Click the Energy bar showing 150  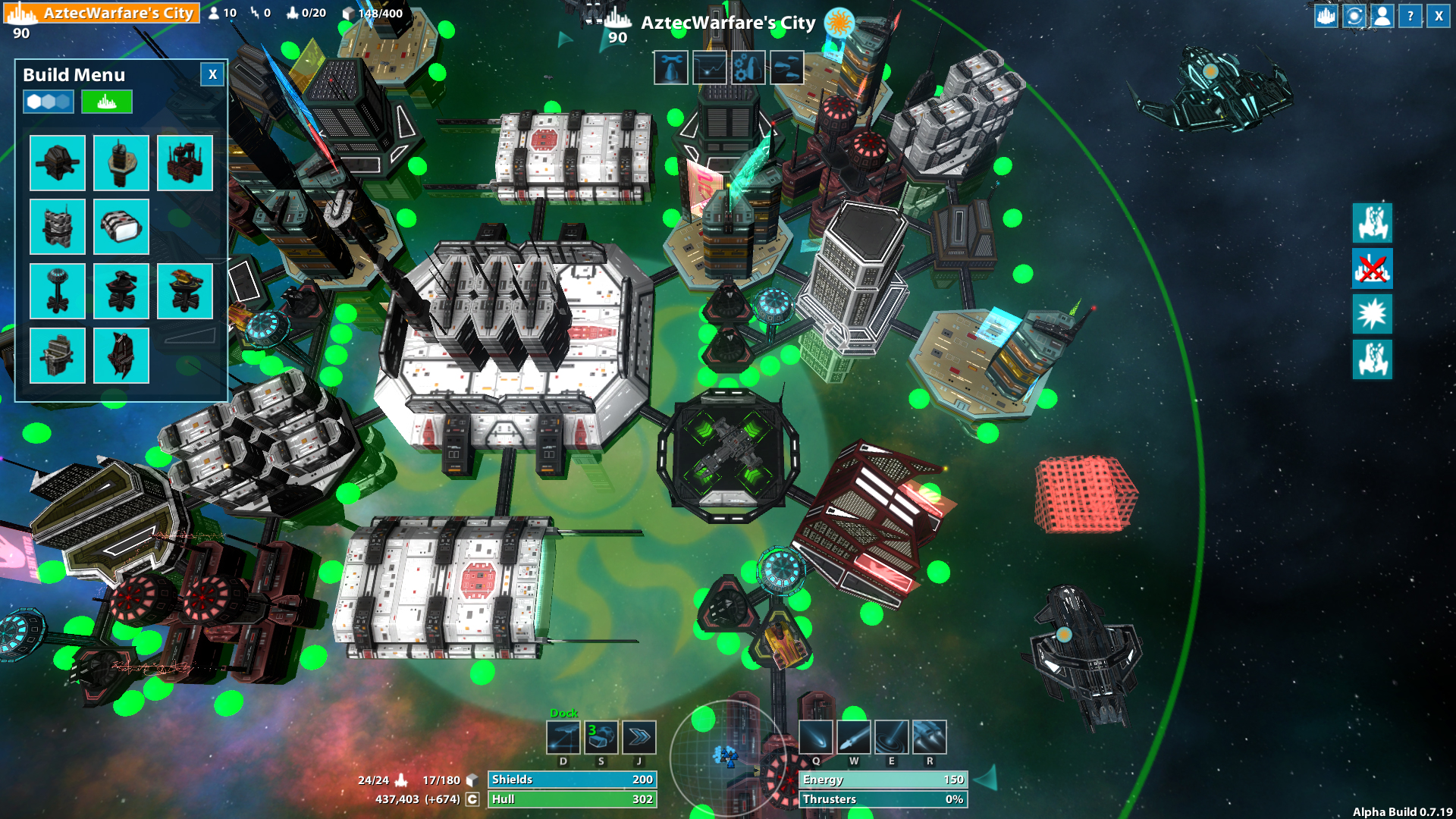[x=882, y=779]
